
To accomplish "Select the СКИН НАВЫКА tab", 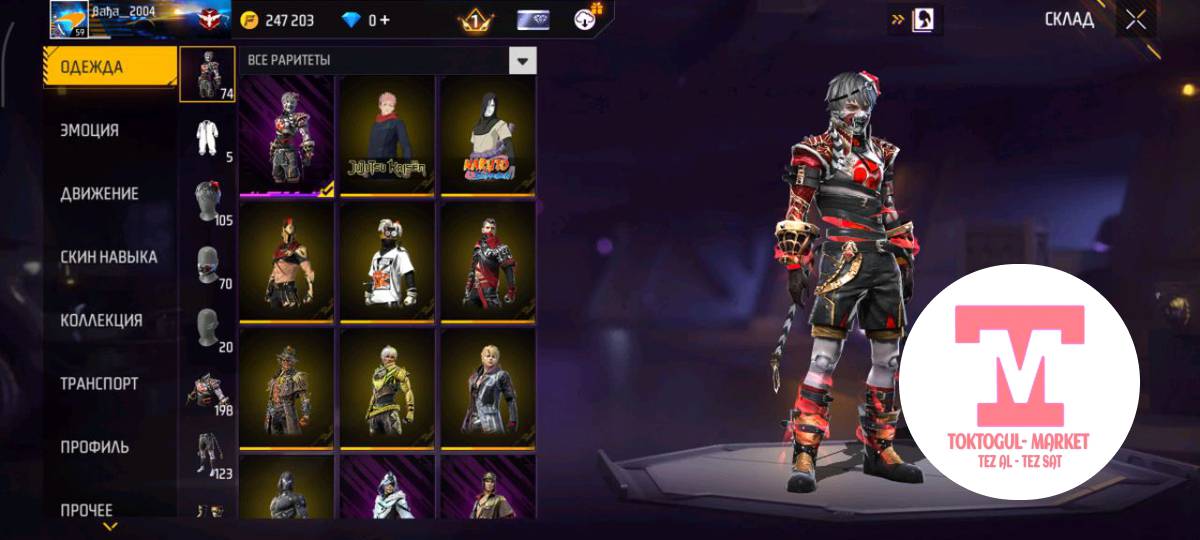I will pyautogui.click(x=108, y=257).
